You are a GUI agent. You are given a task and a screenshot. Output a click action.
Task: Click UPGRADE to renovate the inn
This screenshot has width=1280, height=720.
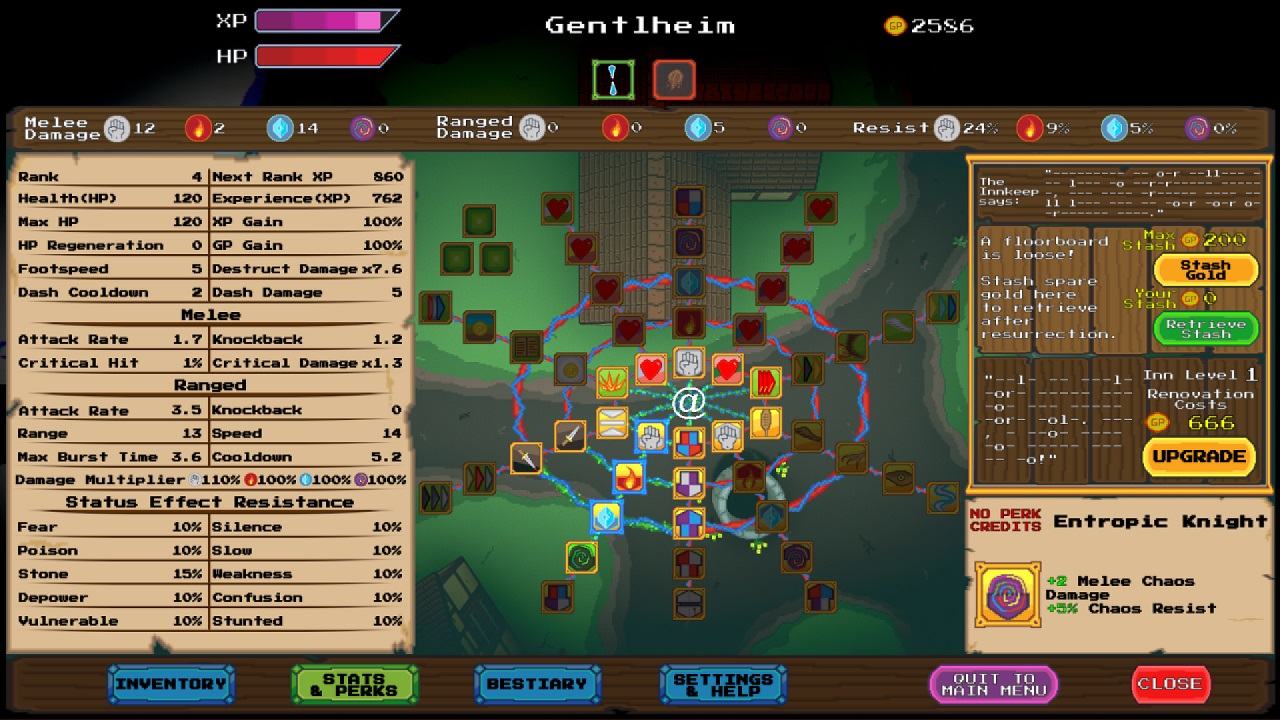point(1197,457)
